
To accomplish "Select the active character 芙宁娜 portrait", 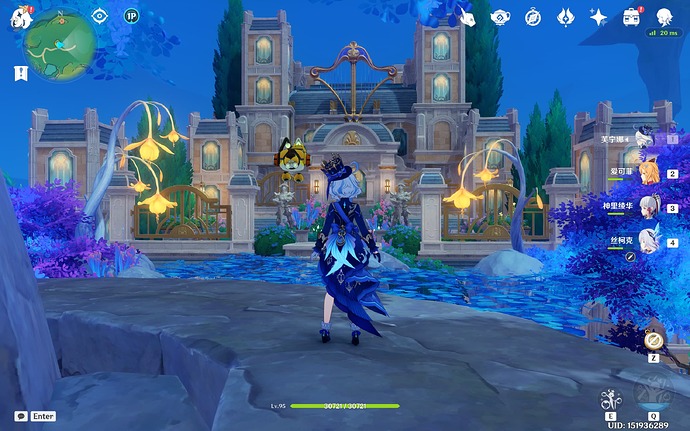I will (646, 139).
